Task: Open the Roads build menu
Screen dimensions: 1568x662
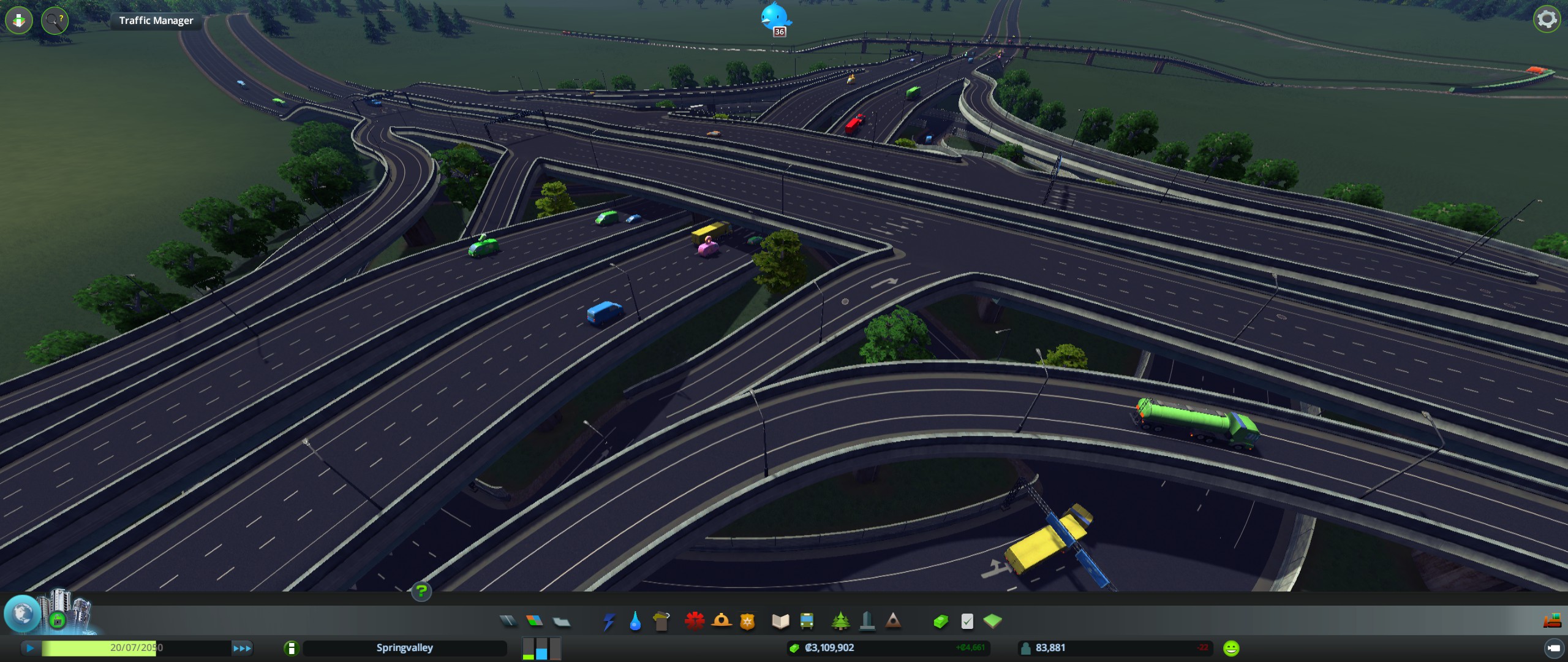Action: (508, 622)
